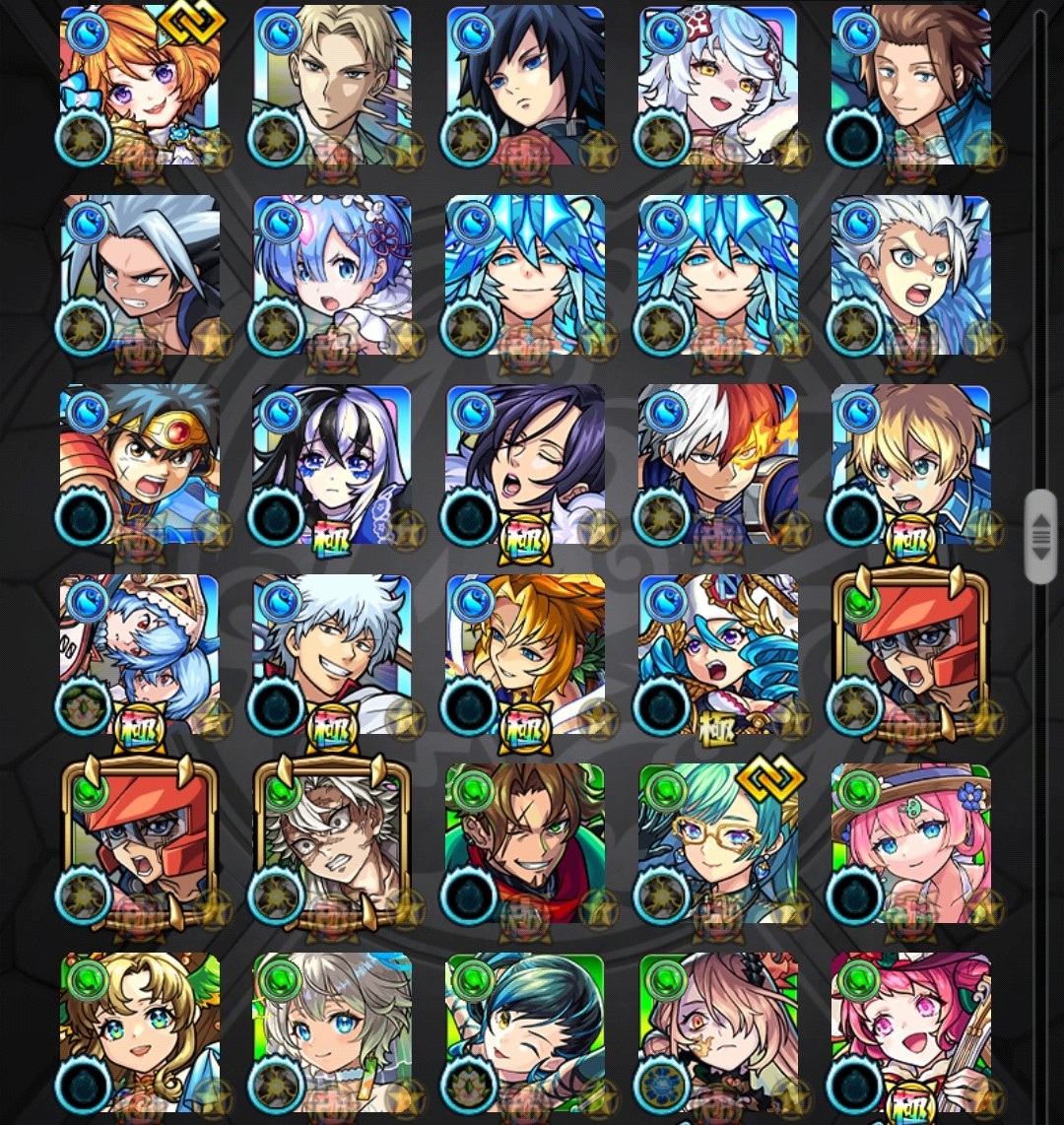Select the half-white half-red haired boy with flame

tap(718, 464)
